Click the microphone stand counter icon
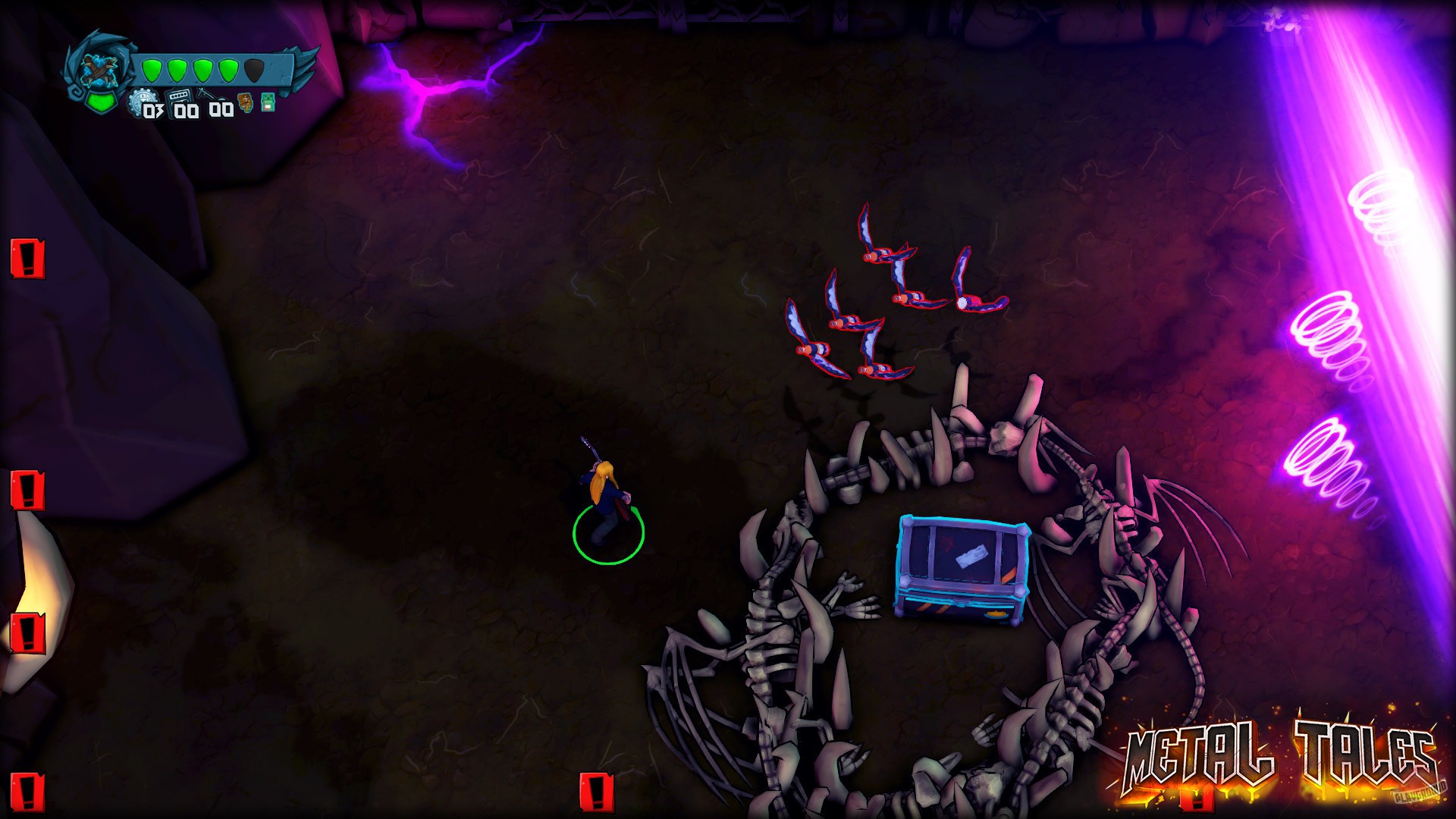1456x819 pixels. pyautogui.click(x=210, y=96)
